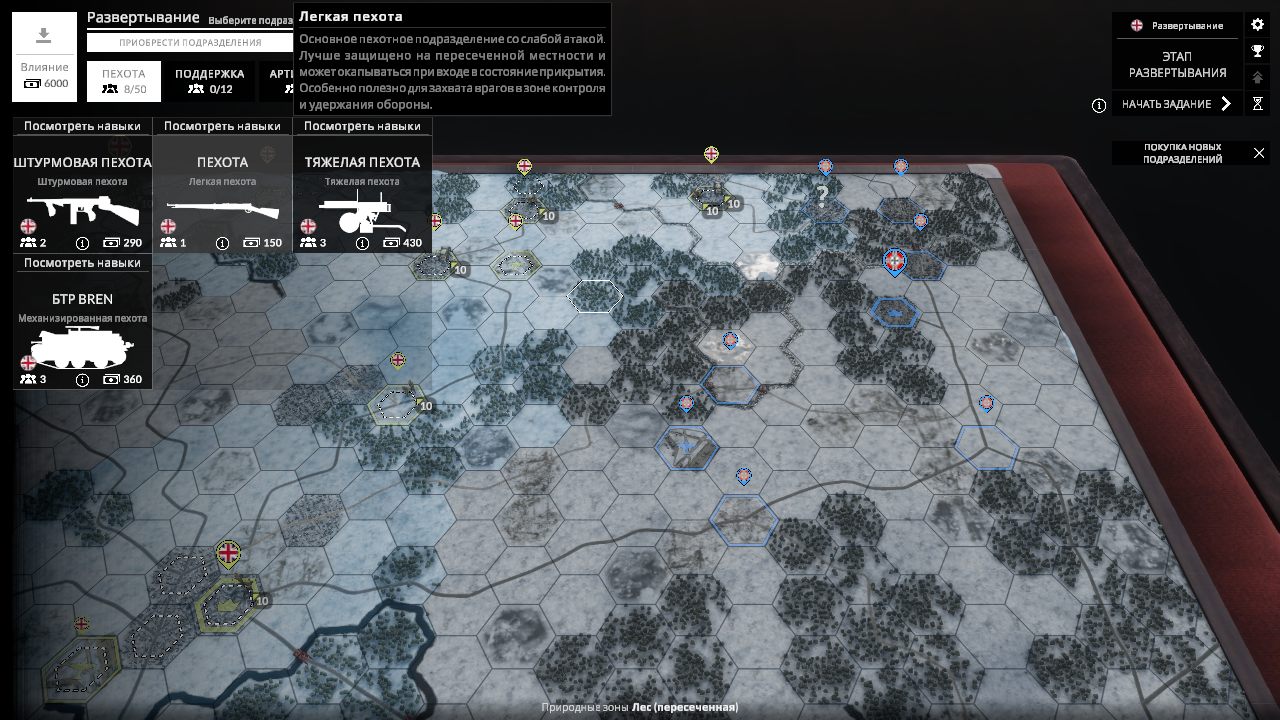The image size is (1280, 720).
Task: Open the info icon on the ПЕХОТА card
Action: pos(221,242)
